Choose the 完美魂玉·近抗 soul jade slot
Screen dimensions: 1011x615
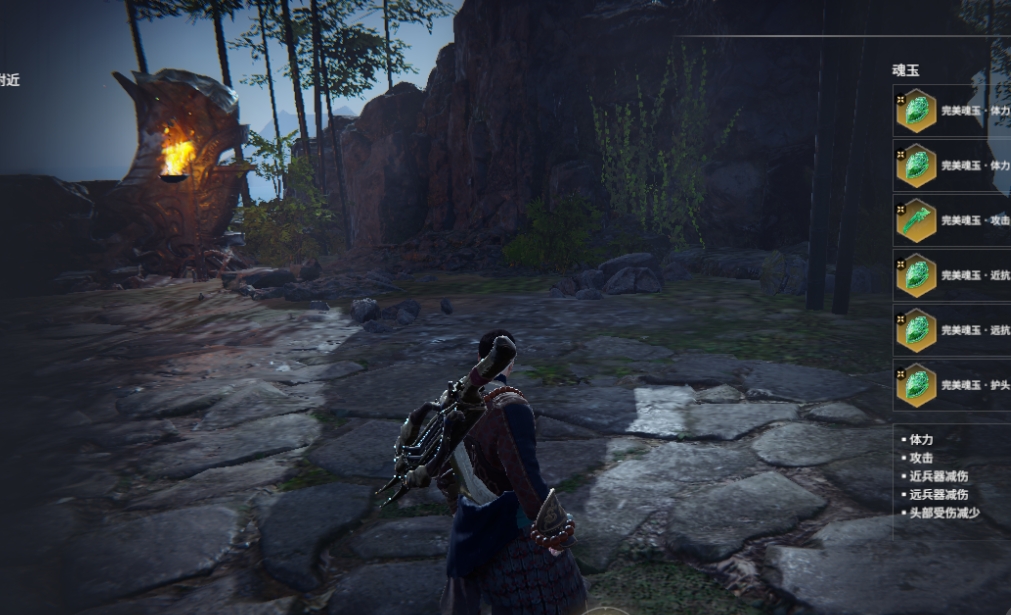click(x=950, y=276)
